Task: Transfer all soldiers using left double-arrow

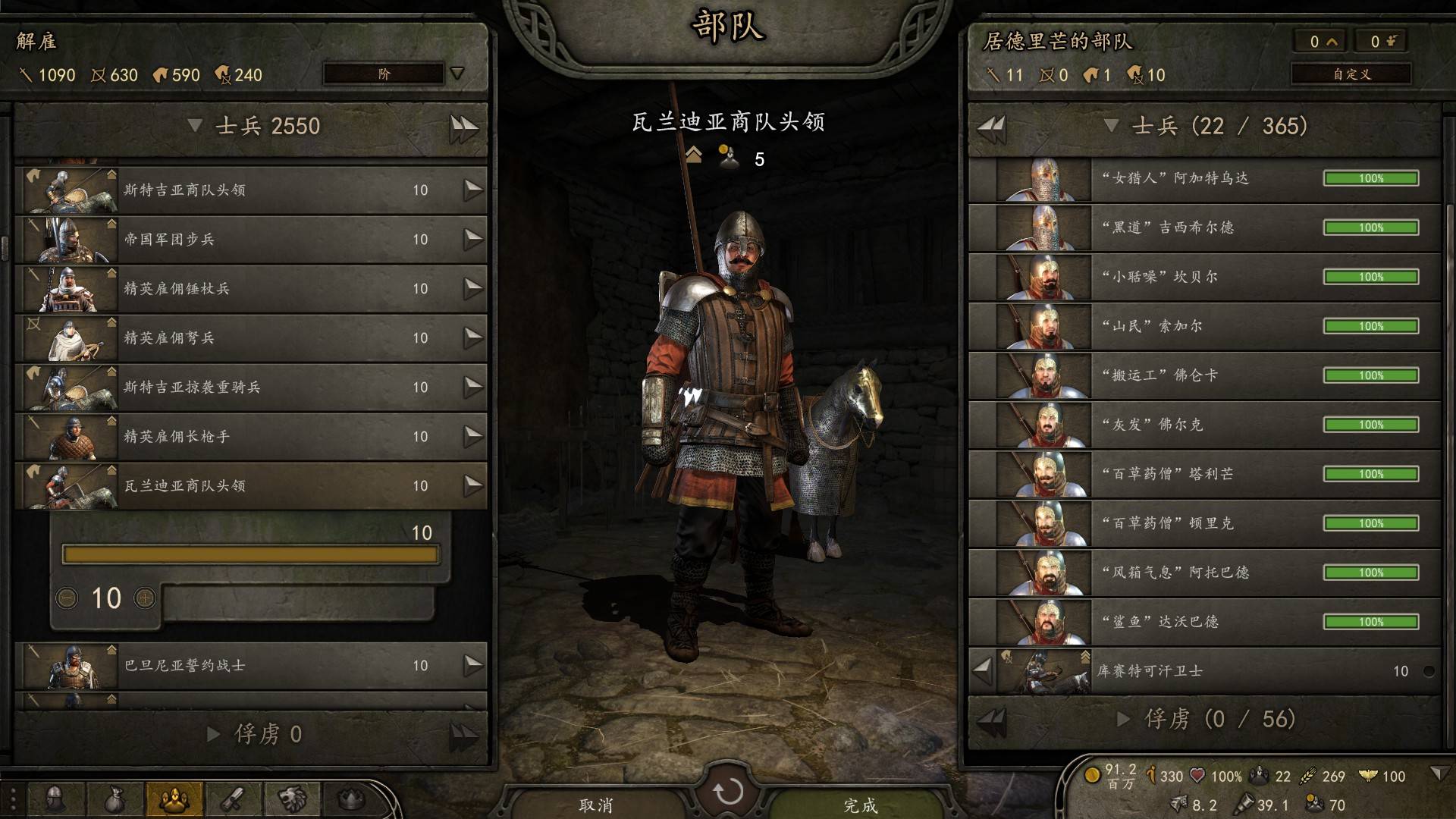Action: click(992, 126)
